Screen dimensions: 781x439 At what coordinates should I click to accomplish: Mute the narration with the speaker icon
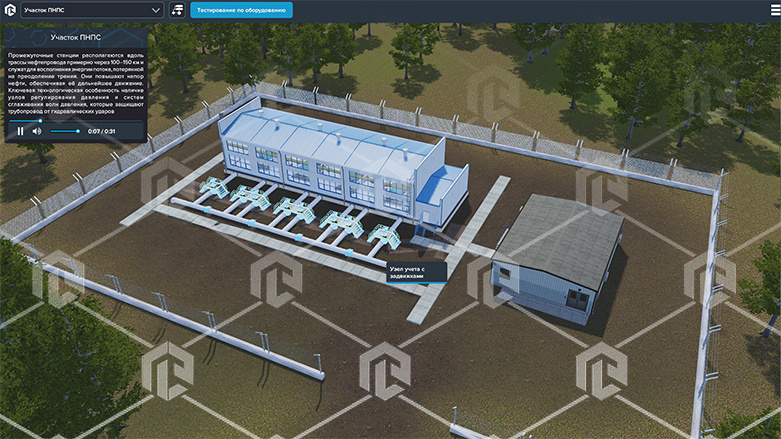coord(37,131)
